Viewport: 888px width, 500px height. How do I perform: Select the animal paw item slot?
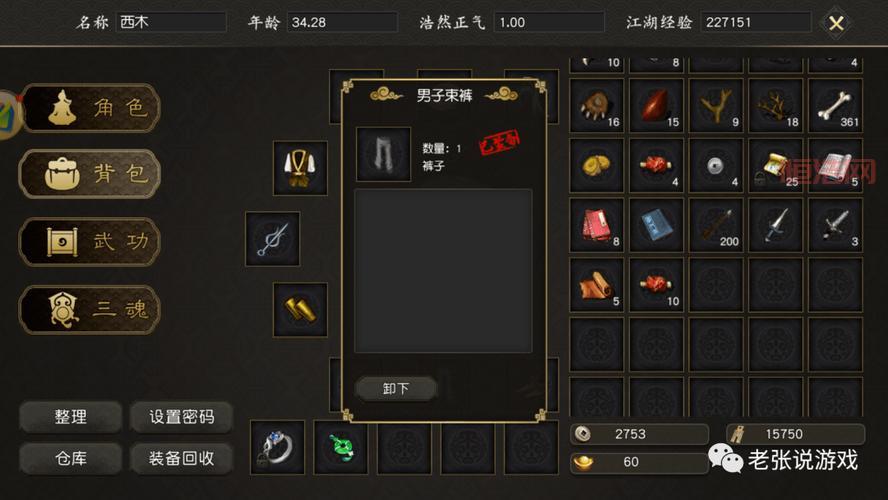click(597, 105)
